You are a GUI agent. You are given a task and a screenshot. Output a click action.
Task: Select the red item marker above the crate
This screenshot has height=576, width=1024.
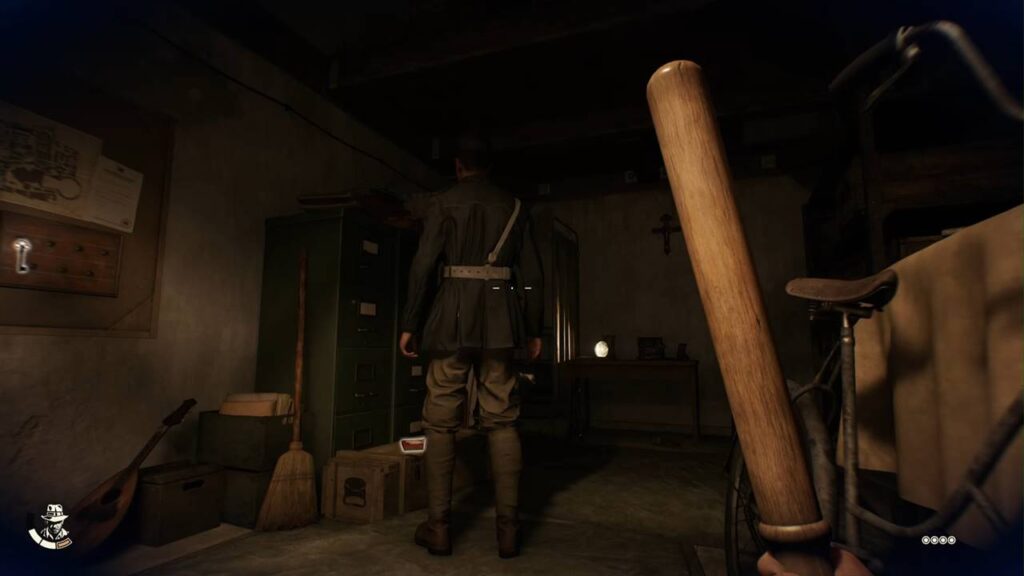pyautogui.click(x=412, y=445)
